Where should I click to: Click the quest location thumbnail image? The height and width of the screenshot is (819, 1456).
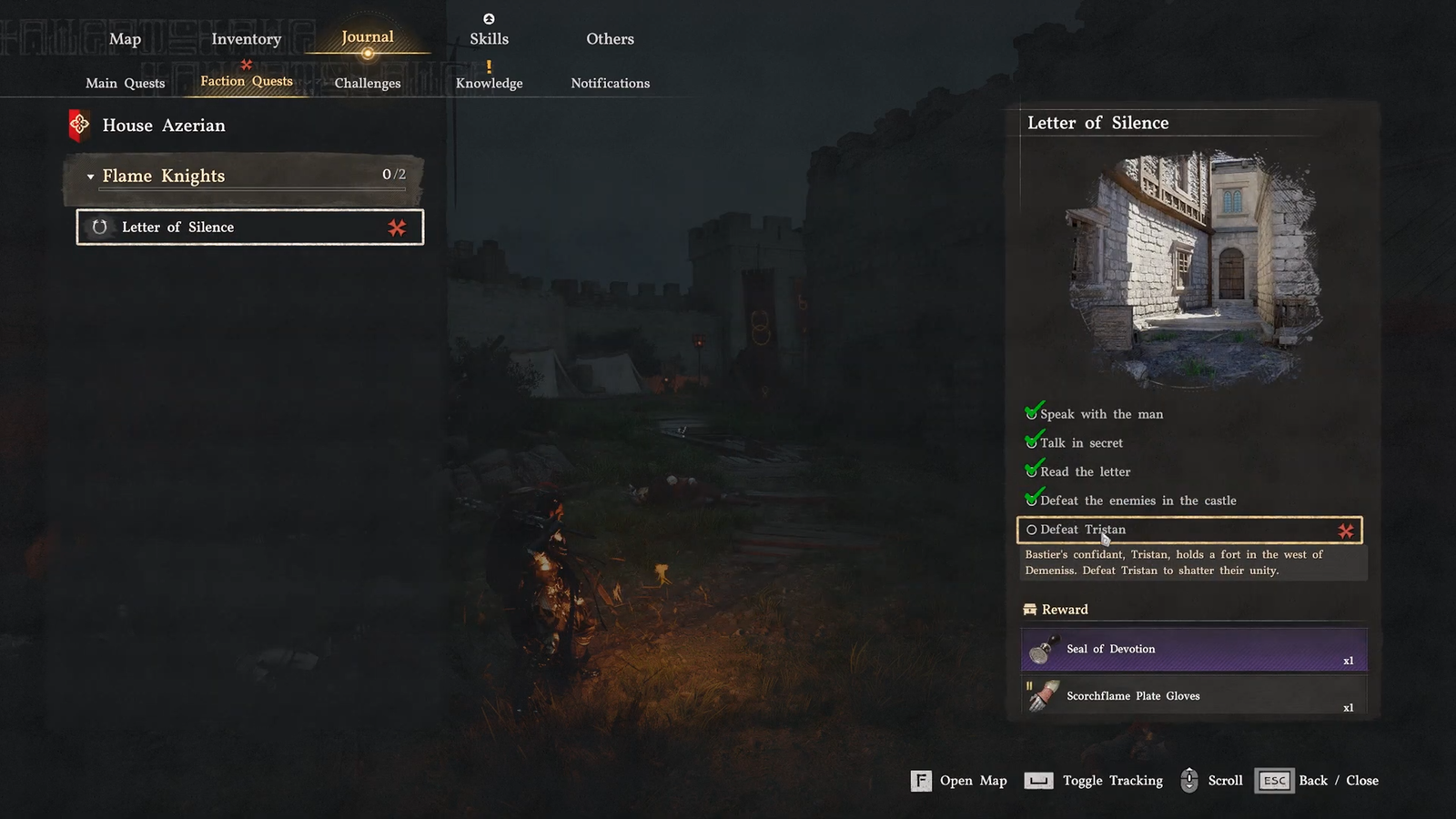click(1193, 264)
